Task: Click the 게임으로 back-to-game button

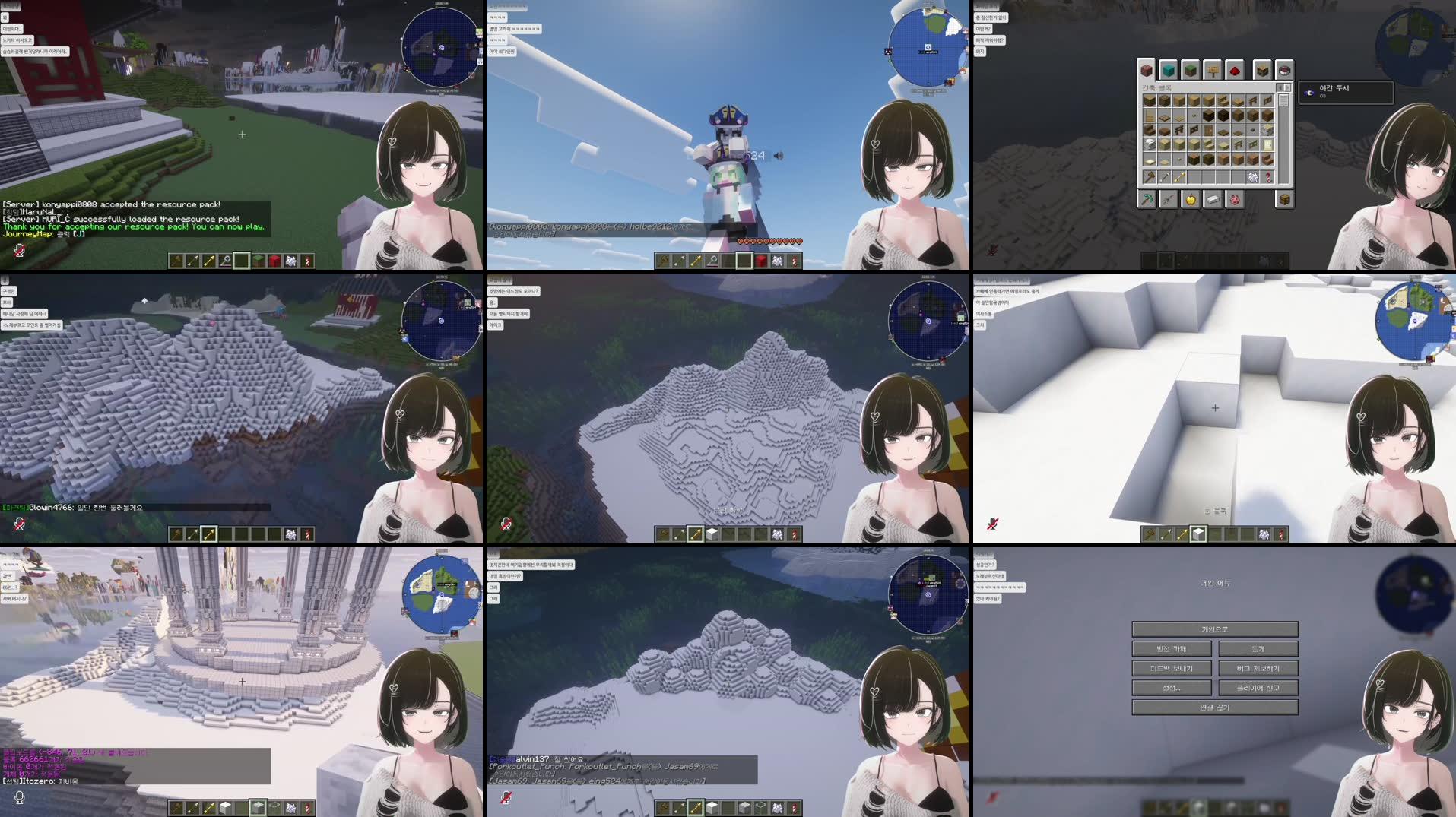Action: (x=1215, y=629)
